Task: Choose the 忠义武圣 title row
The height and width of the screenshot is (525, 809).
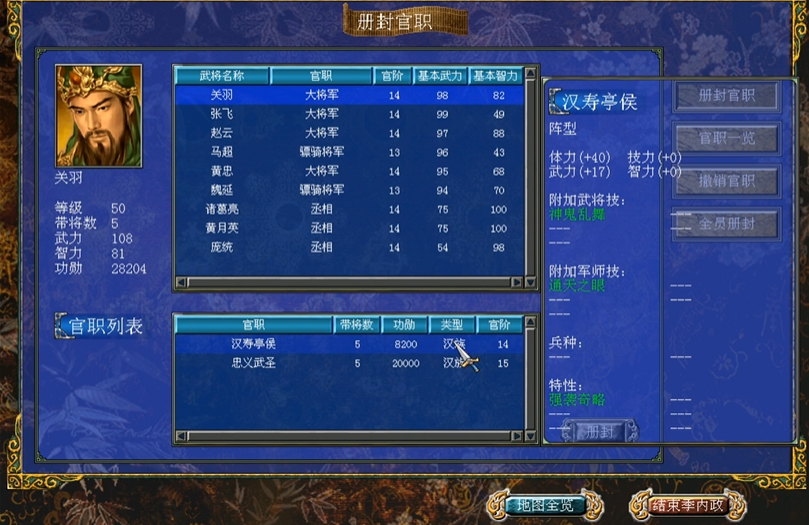Action: point(348,363)
